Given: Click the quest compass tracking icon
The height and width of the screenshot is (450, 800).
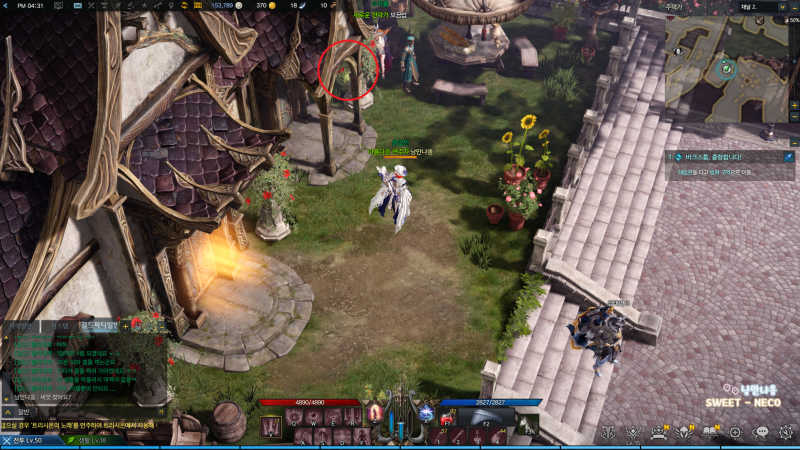Looking at the screenshot, I should [x=789, y=157].
